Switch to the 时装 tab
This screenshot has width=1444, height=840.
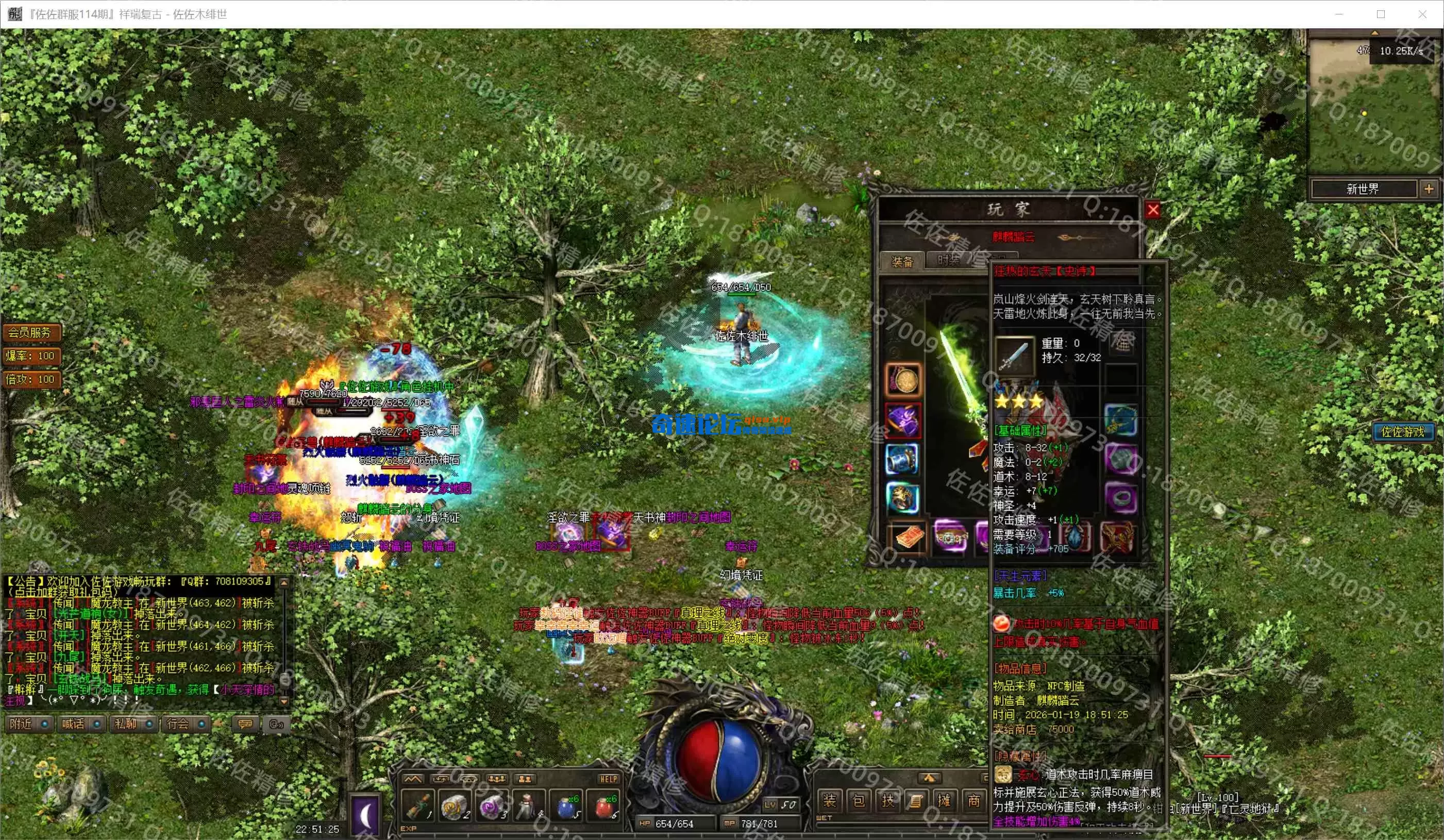[949, 261]
